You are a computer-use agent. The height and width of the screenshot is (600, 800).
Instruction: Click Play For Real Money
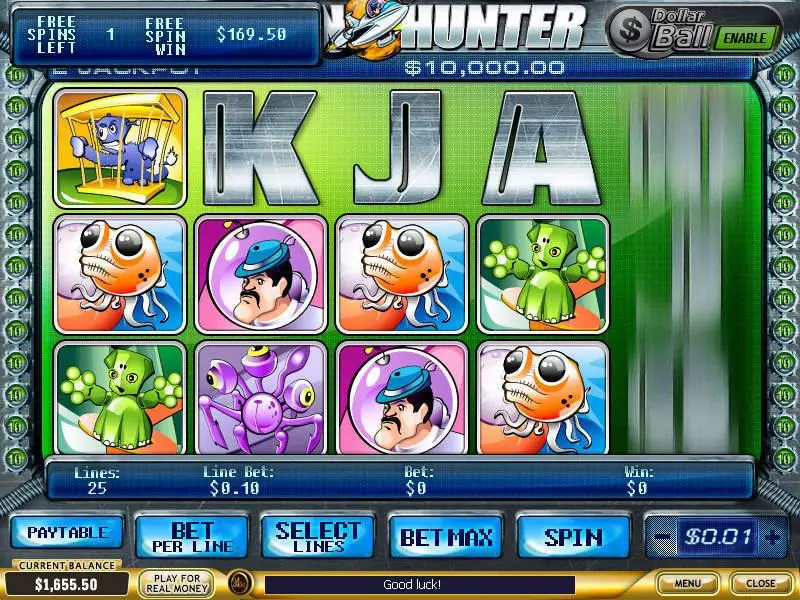click(176, 583)
